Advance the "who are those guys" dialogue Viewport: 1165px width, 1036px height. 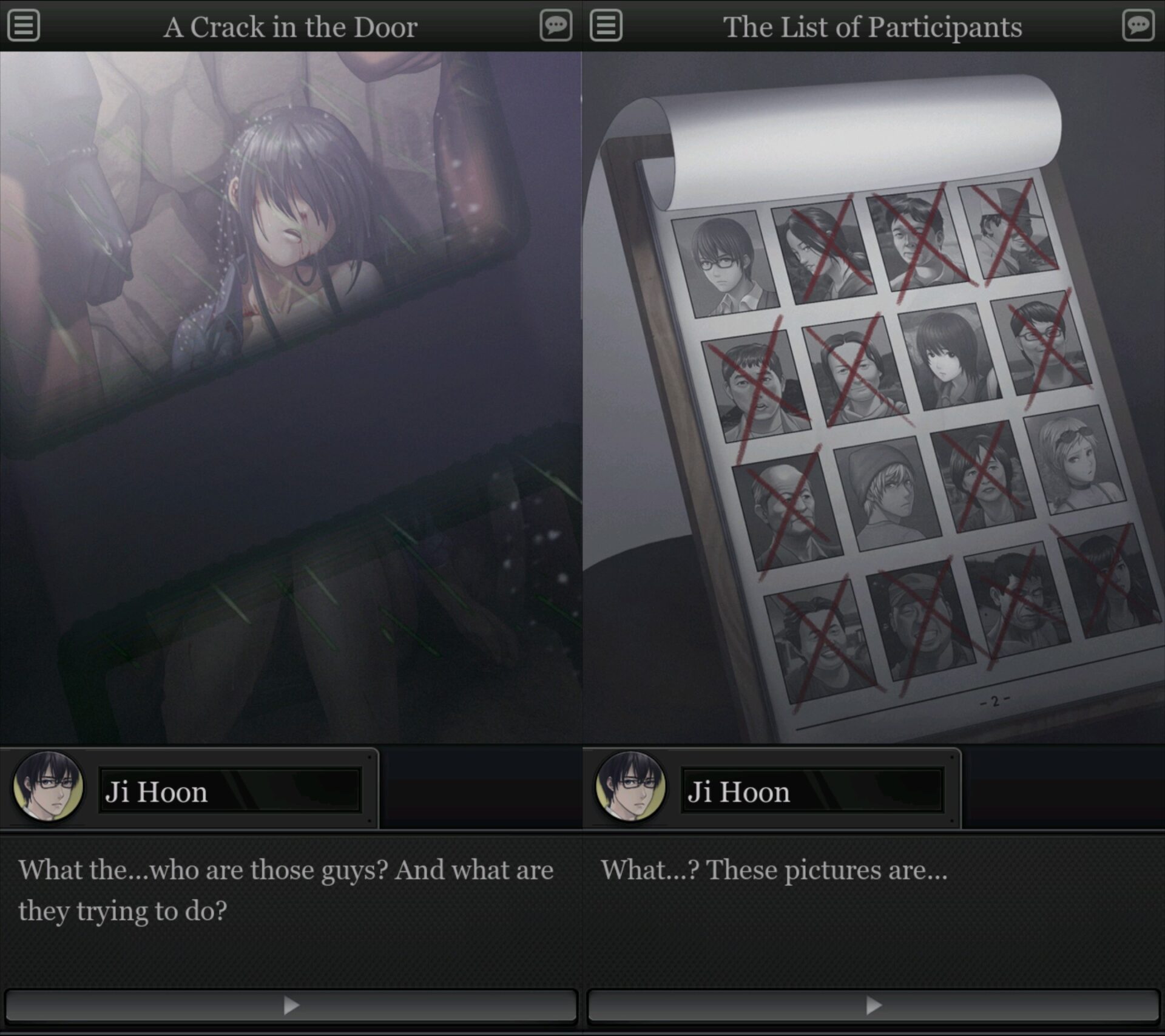291,1006
